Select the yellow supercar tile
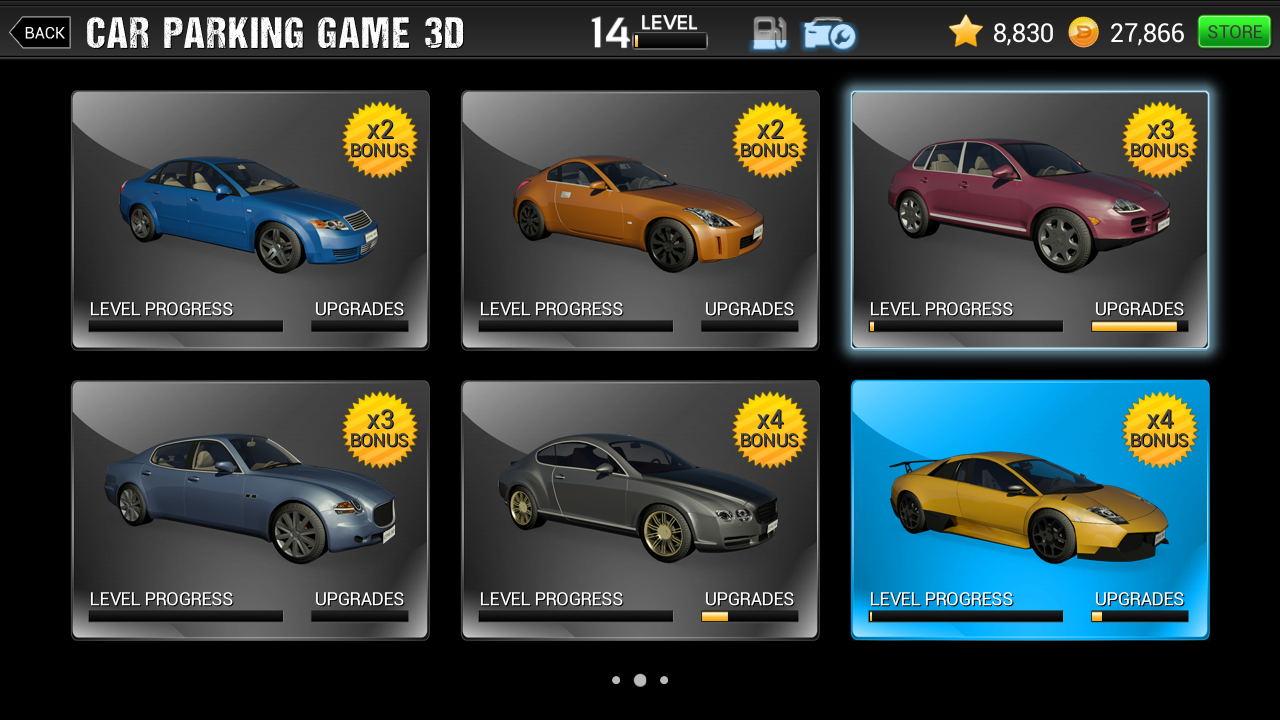Screen dimensions: 1280x720 [1030, 510]
